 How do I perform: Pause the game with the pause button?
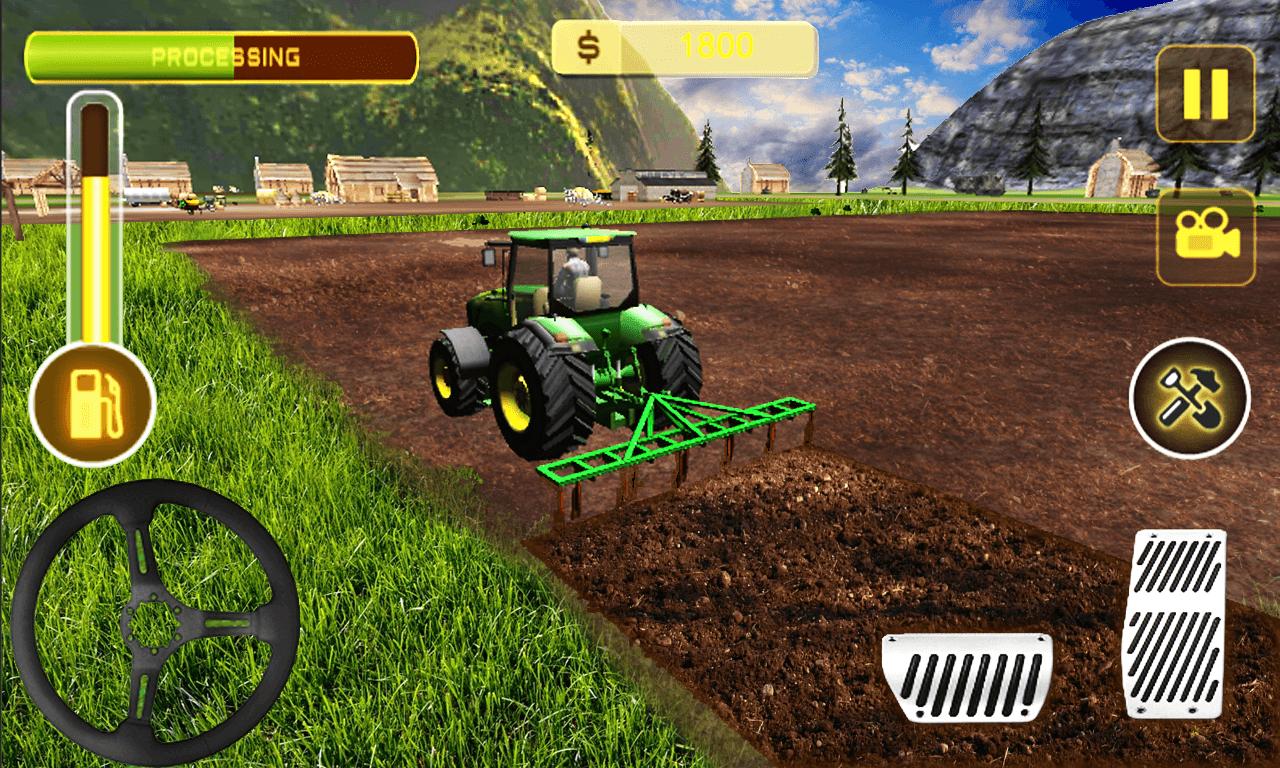tap(1205, 94)
